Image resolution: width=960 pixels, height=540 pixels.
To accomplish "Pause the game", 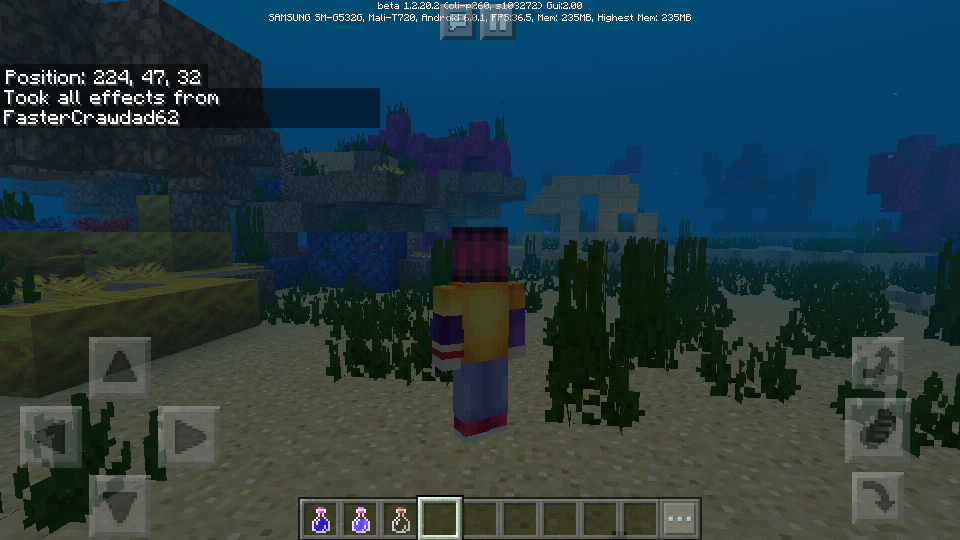I will 497,24.
